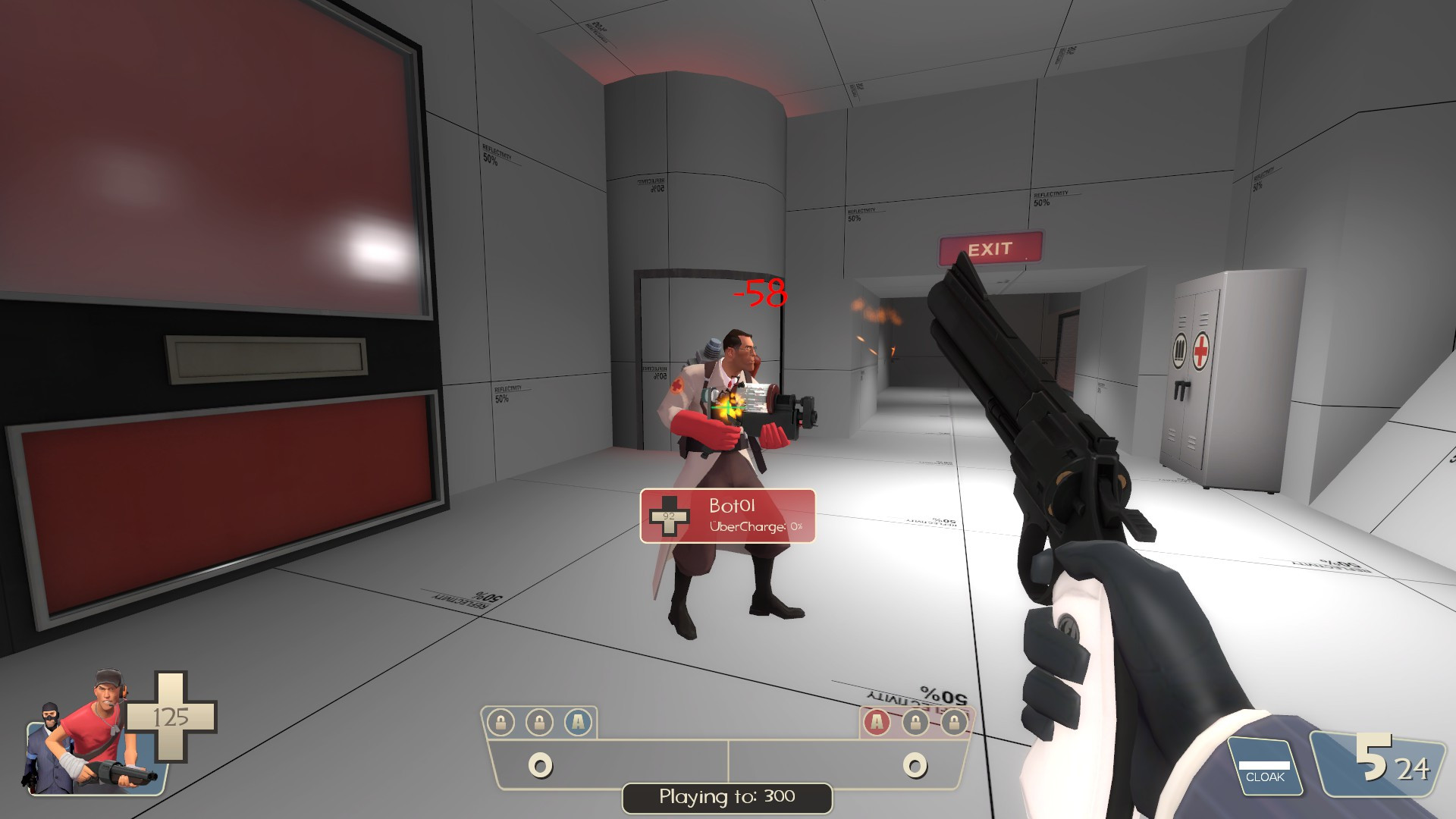The height and width of the screenshot is (819, 1456).
Task: Toggle the rightmost lock on the red capture strip
Action: 954,723
